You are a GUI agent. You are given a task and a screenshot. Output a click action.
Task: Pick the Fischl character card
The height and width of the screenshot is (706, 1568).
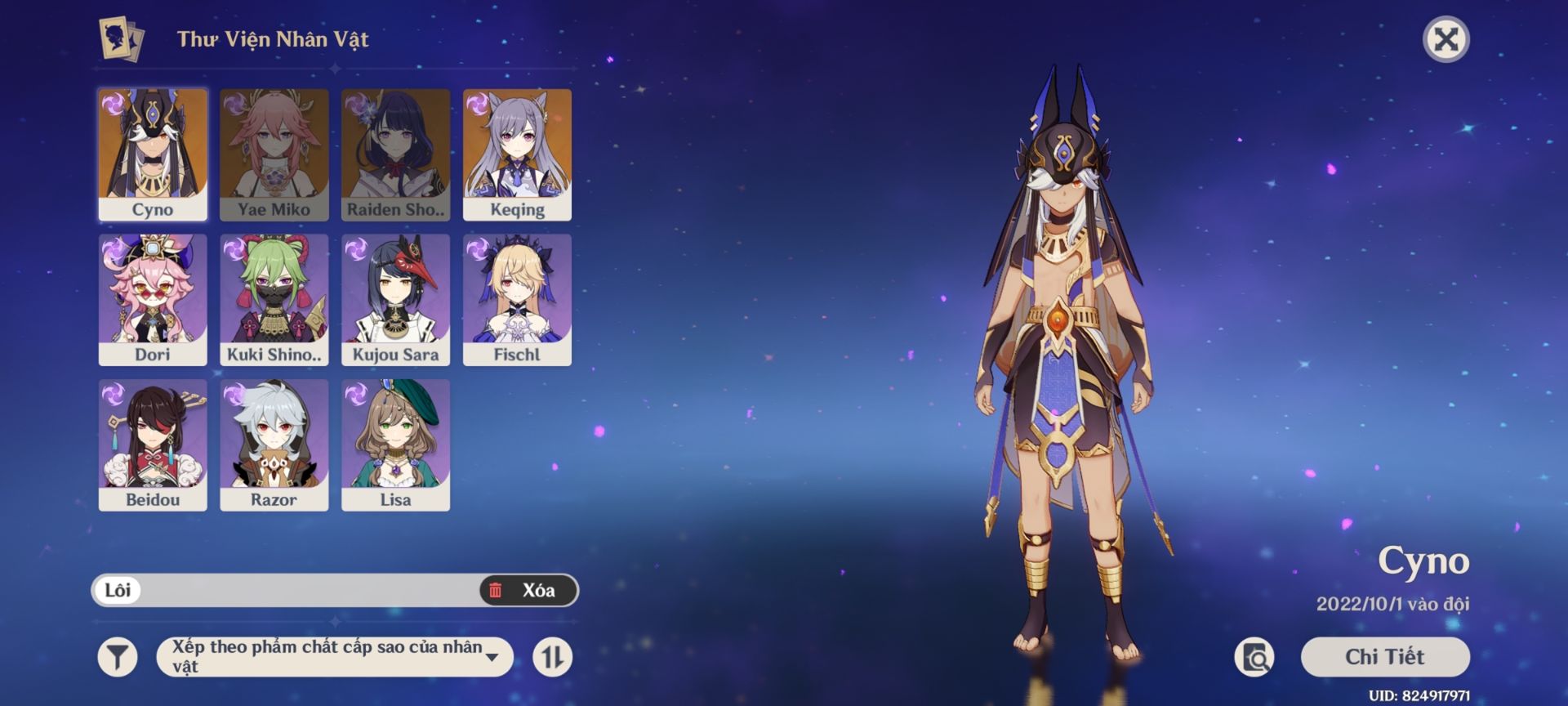pos(517,299)
